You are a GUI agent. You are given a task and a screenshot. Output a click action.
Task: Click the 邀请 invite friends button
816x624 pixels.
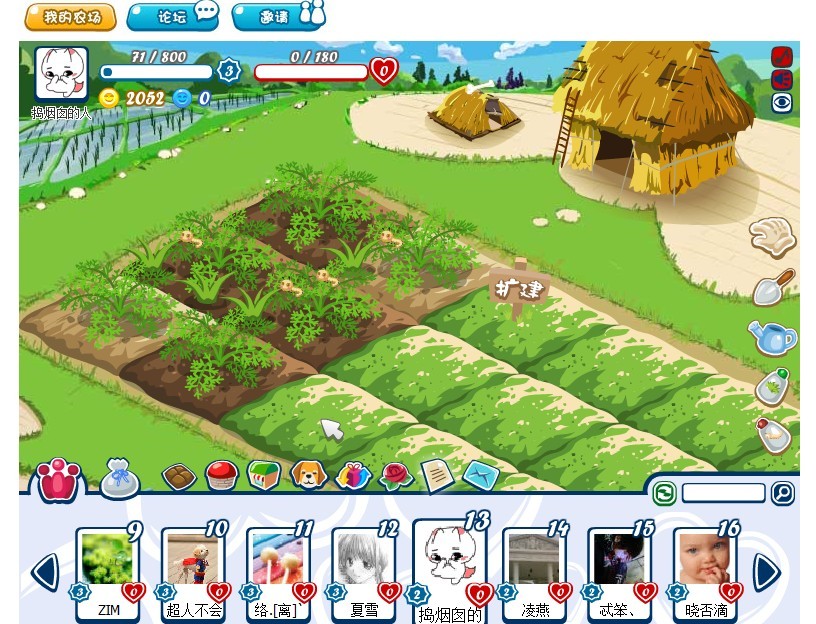point(279,17)
